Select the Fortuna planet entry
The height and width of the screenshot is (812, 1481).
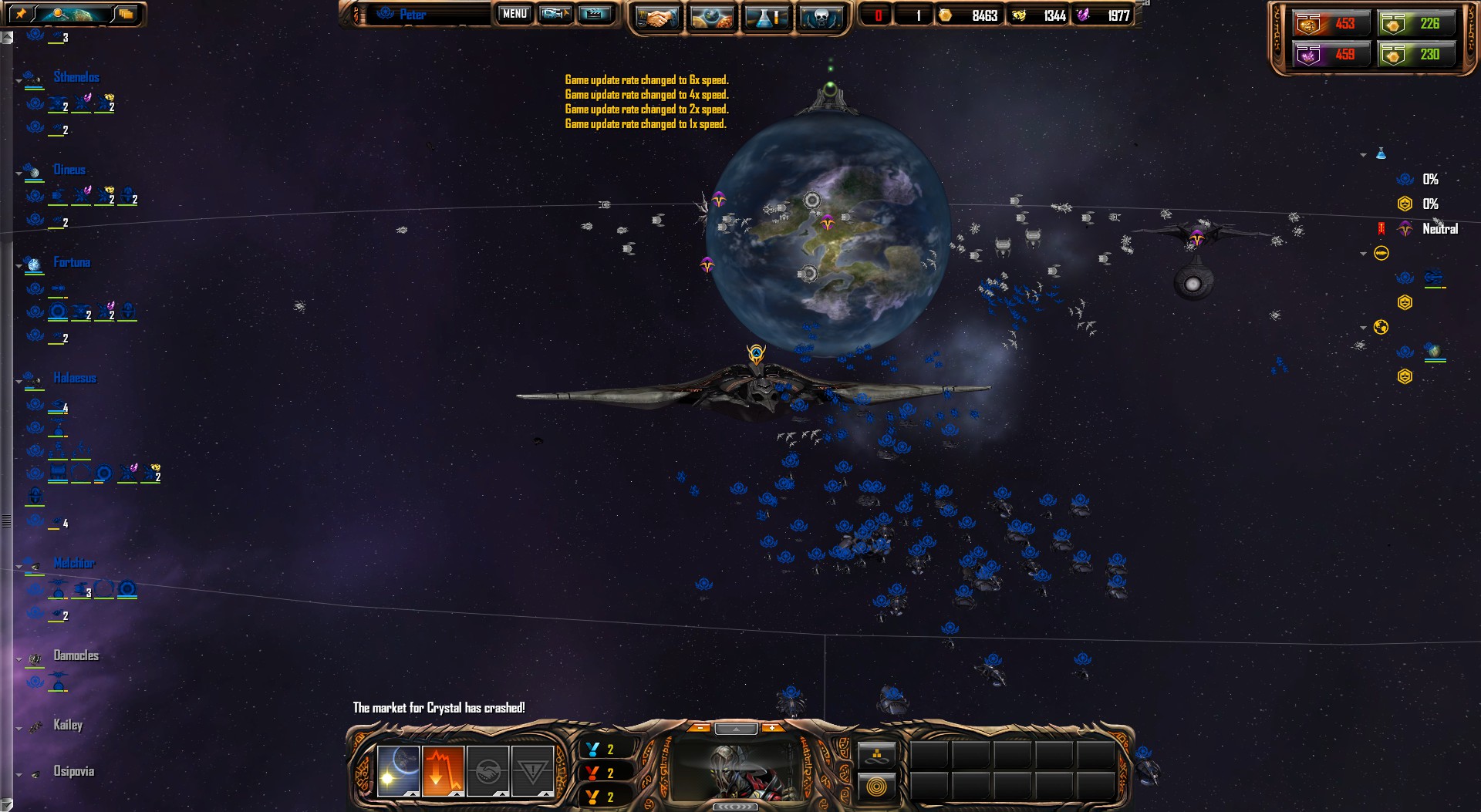point(72,262)
